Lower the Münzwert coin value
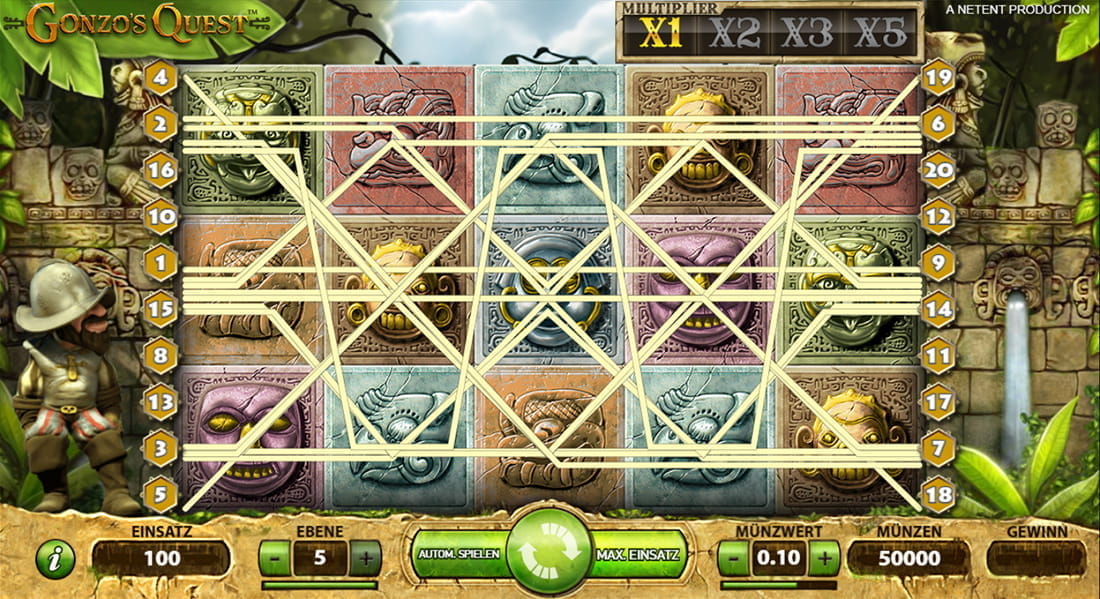This screenshot has height=599, width=1100. tap(733, 558)
